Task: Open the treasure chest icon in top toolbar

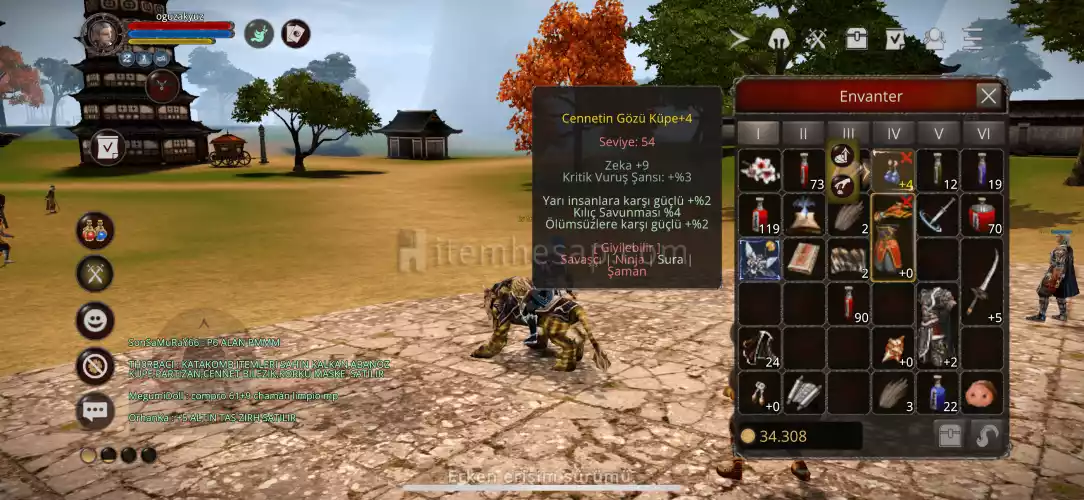Action: [x=856, y=39]
